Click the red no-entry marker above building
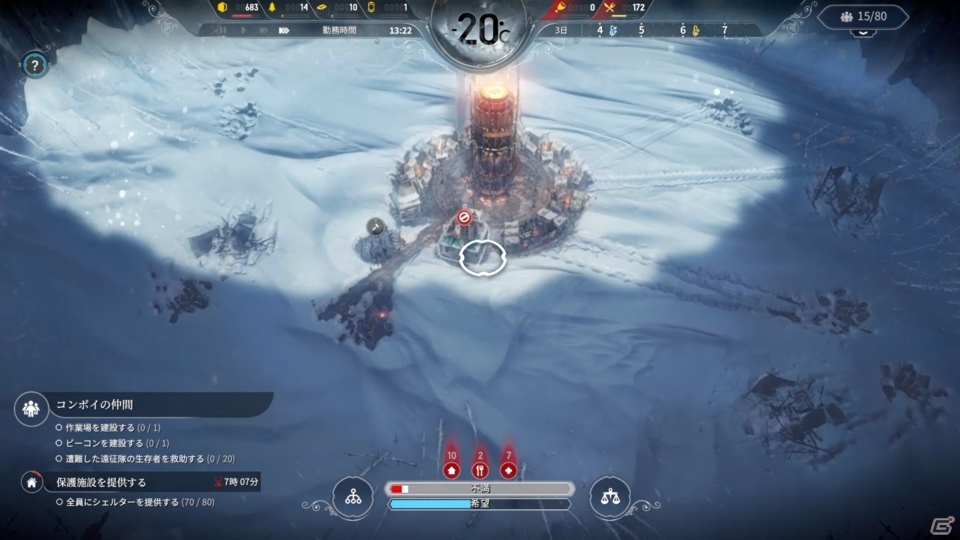Screen dimensions: 960x540 [464, 216]
